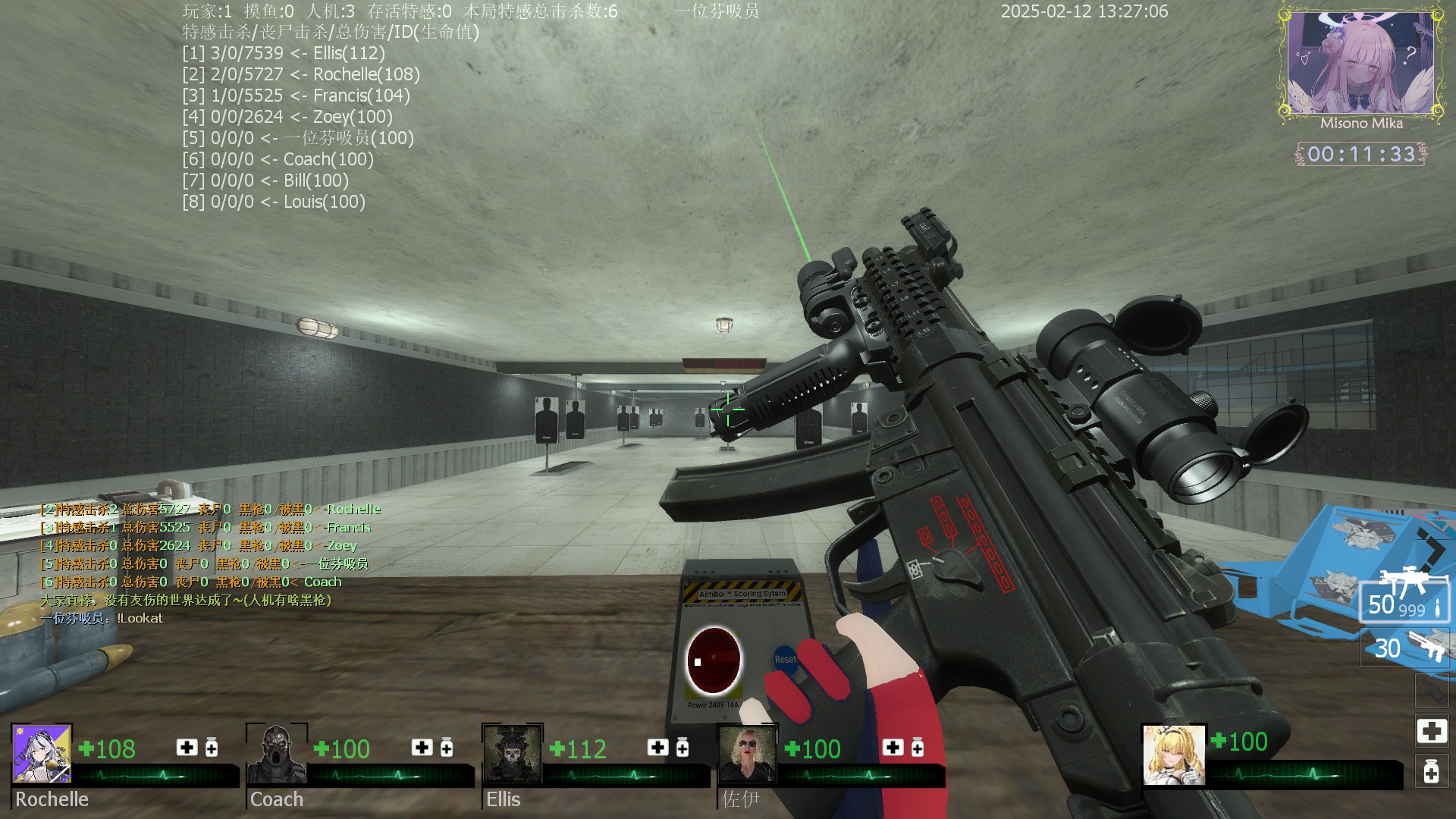Image resolution: width=1456 pixels, height=819 pixels.
Task: Select the Rochelle(108) scoreboard row
Action: point(301,74)
